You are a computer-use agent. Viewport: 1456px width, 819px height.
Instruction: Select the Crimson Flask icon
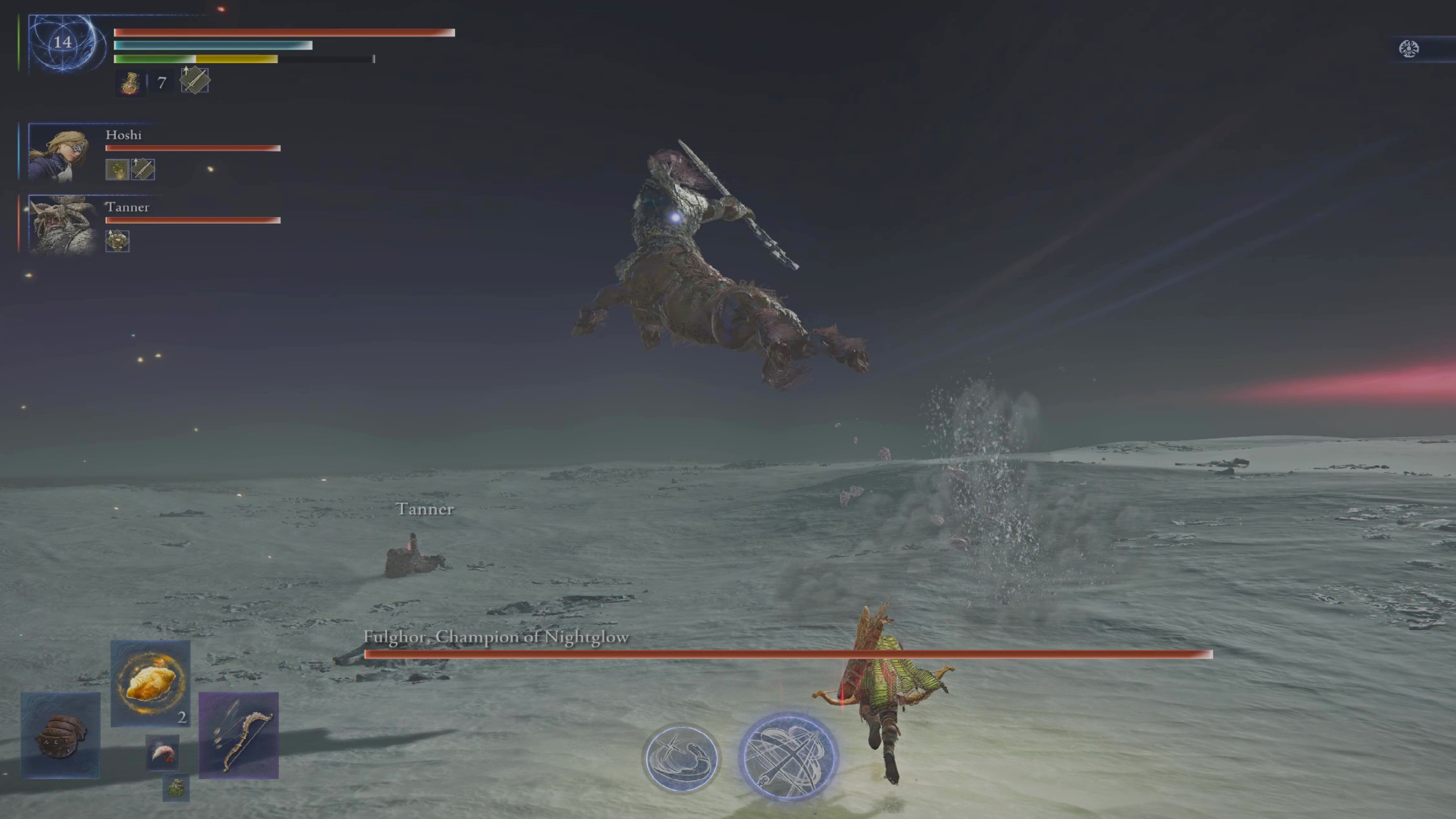(x=130, y=82)
